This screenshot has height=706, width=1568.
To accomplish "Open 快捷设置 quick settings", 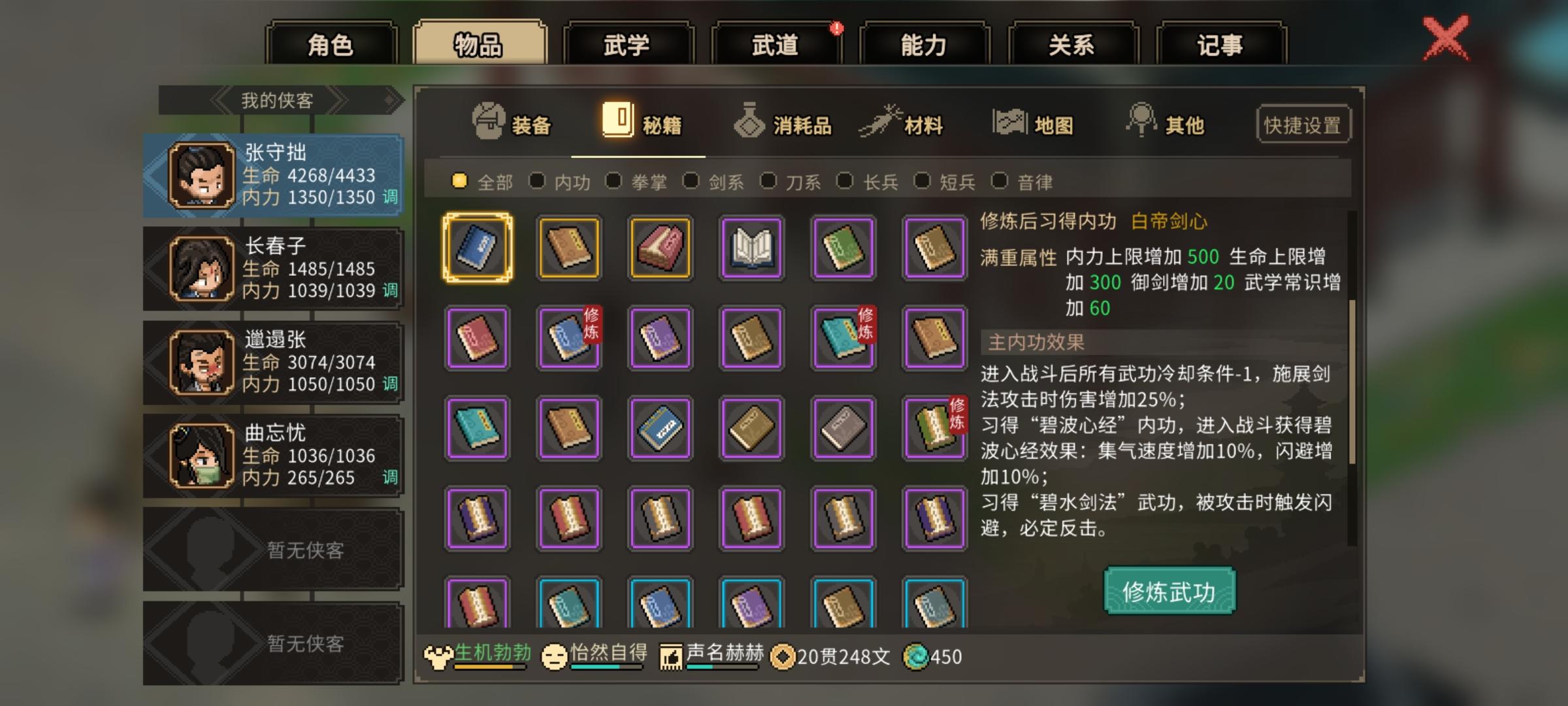I will point(1303,124).
